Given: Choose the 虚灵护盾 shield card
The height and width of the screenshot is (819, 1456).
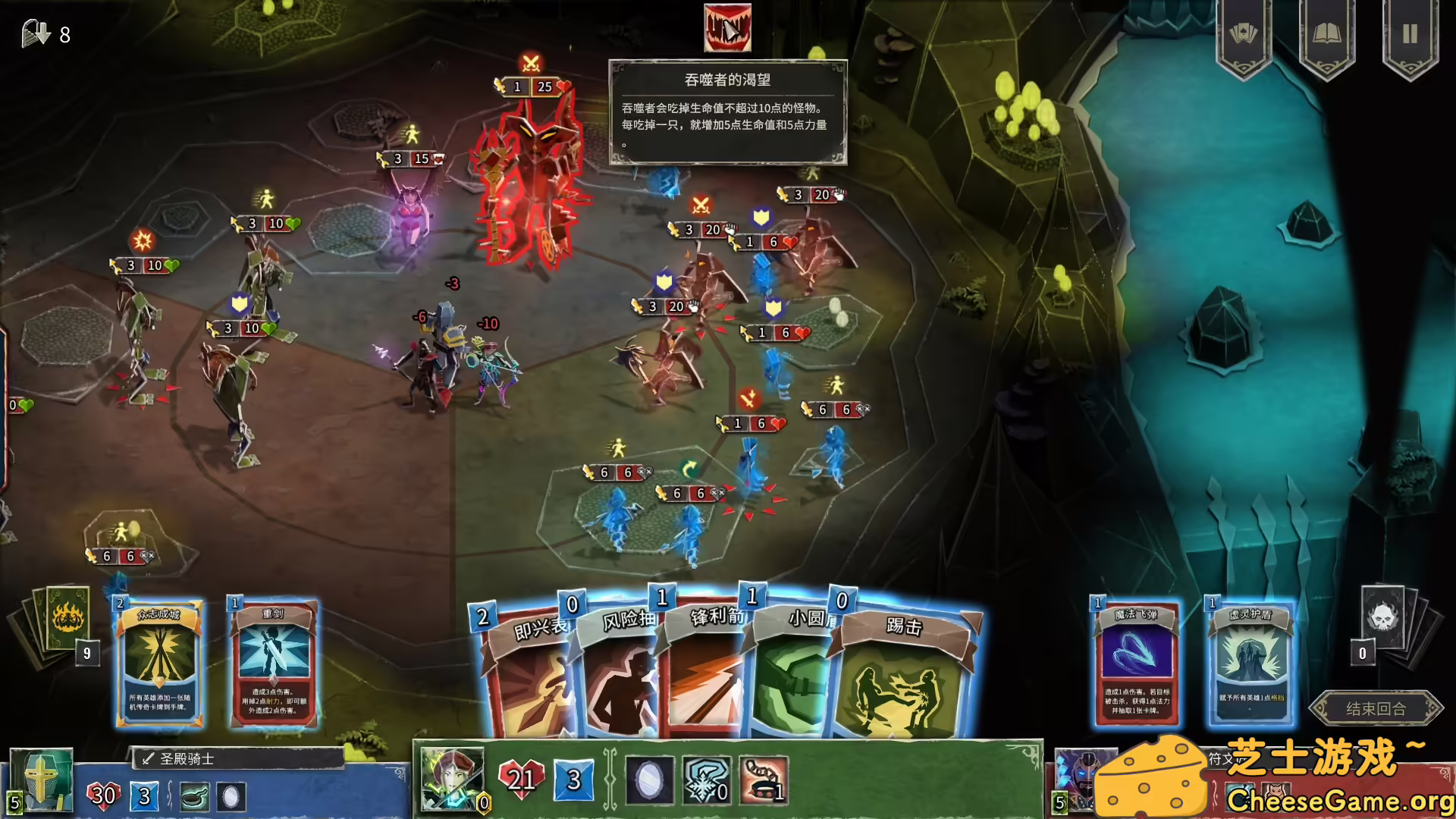Looking at the screenshot, I should pos(1250,664).
